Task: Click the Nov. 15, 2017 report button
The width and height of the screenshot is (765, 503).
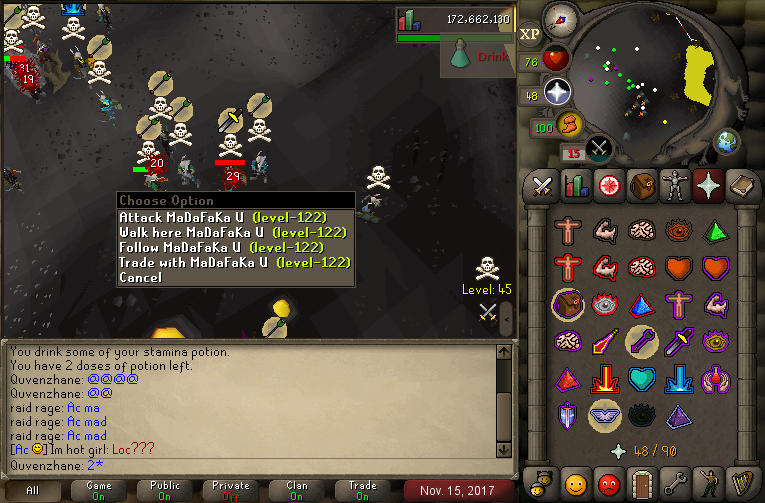Action: [451, 490]
